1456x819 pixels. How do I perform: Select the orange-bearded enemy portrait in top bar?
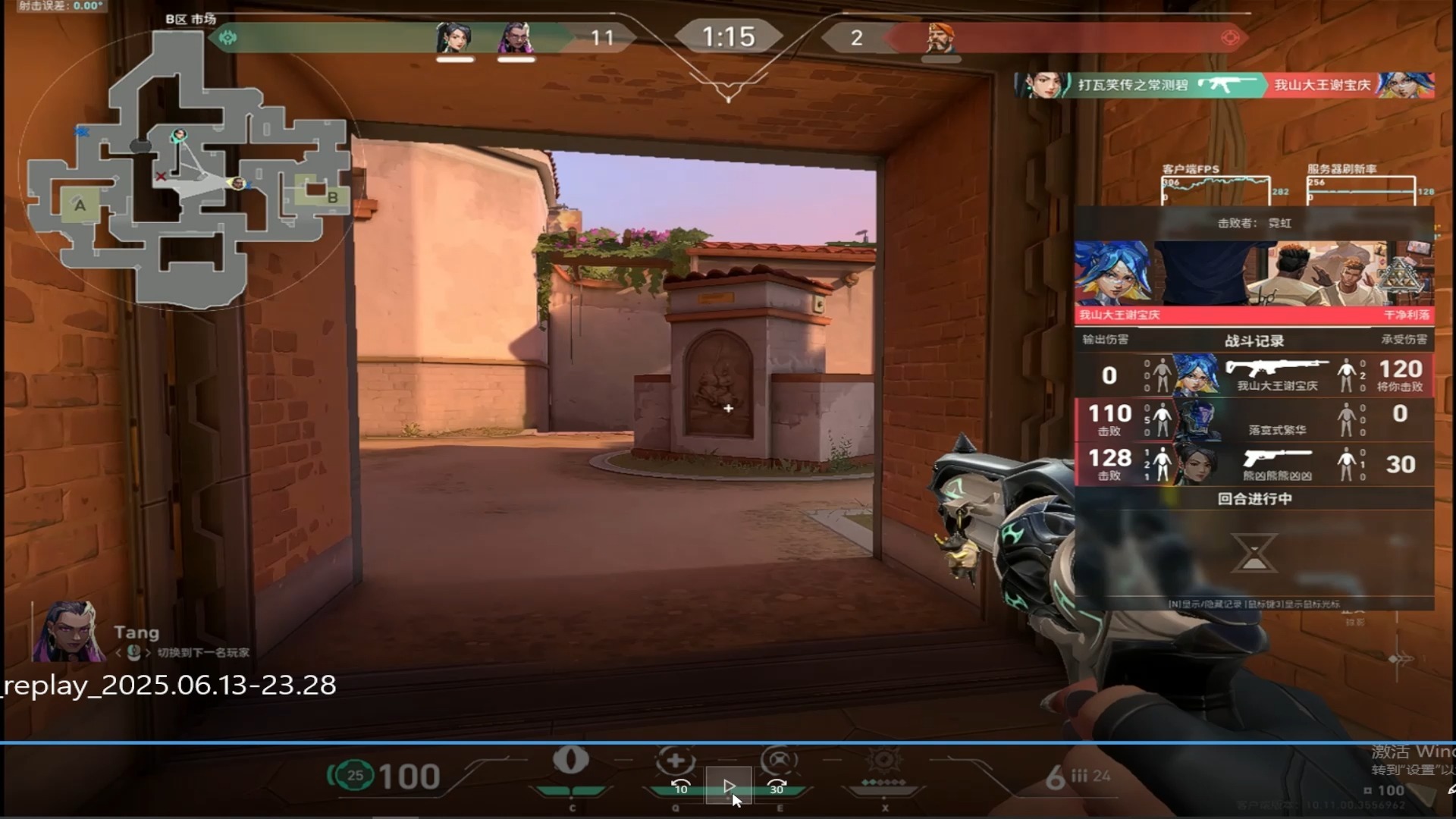coord(940,37)
